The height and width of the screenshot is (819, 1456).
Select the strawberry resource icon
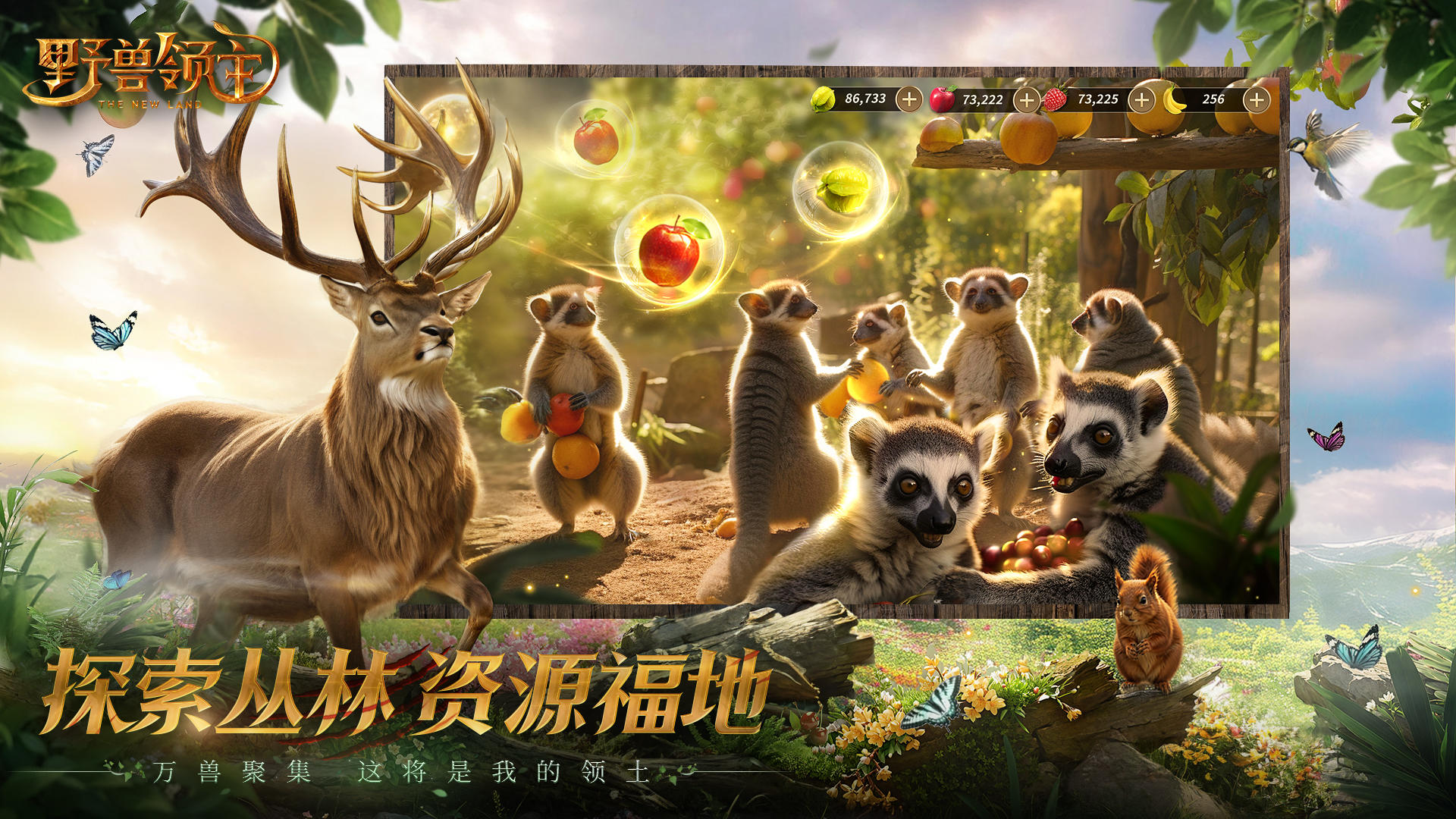click(1056, 99)
